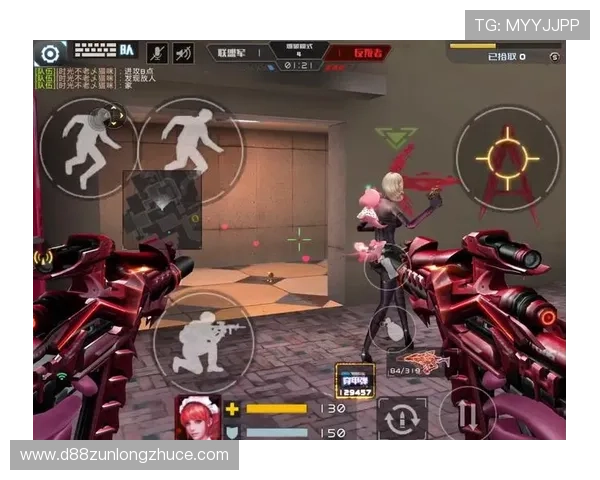
Task: Open the settings gear menu
Action: [x=49, y=53]
